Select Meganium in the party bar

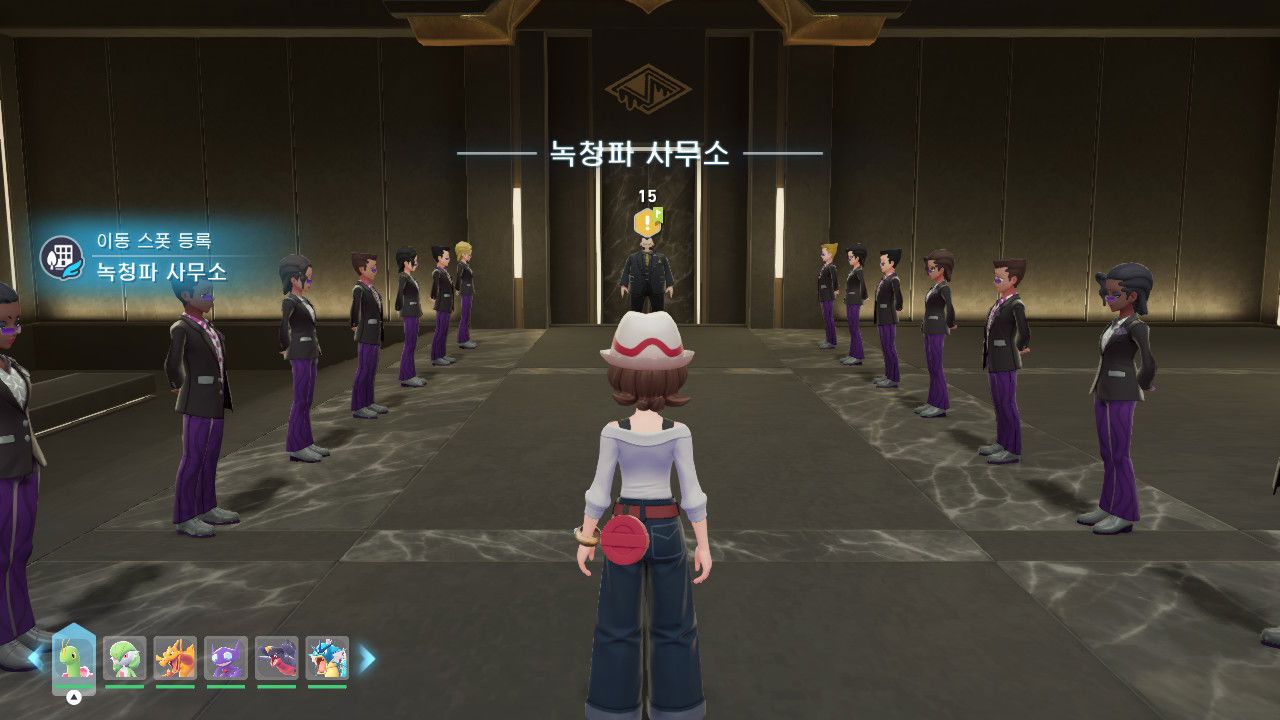tap(74, 659)
